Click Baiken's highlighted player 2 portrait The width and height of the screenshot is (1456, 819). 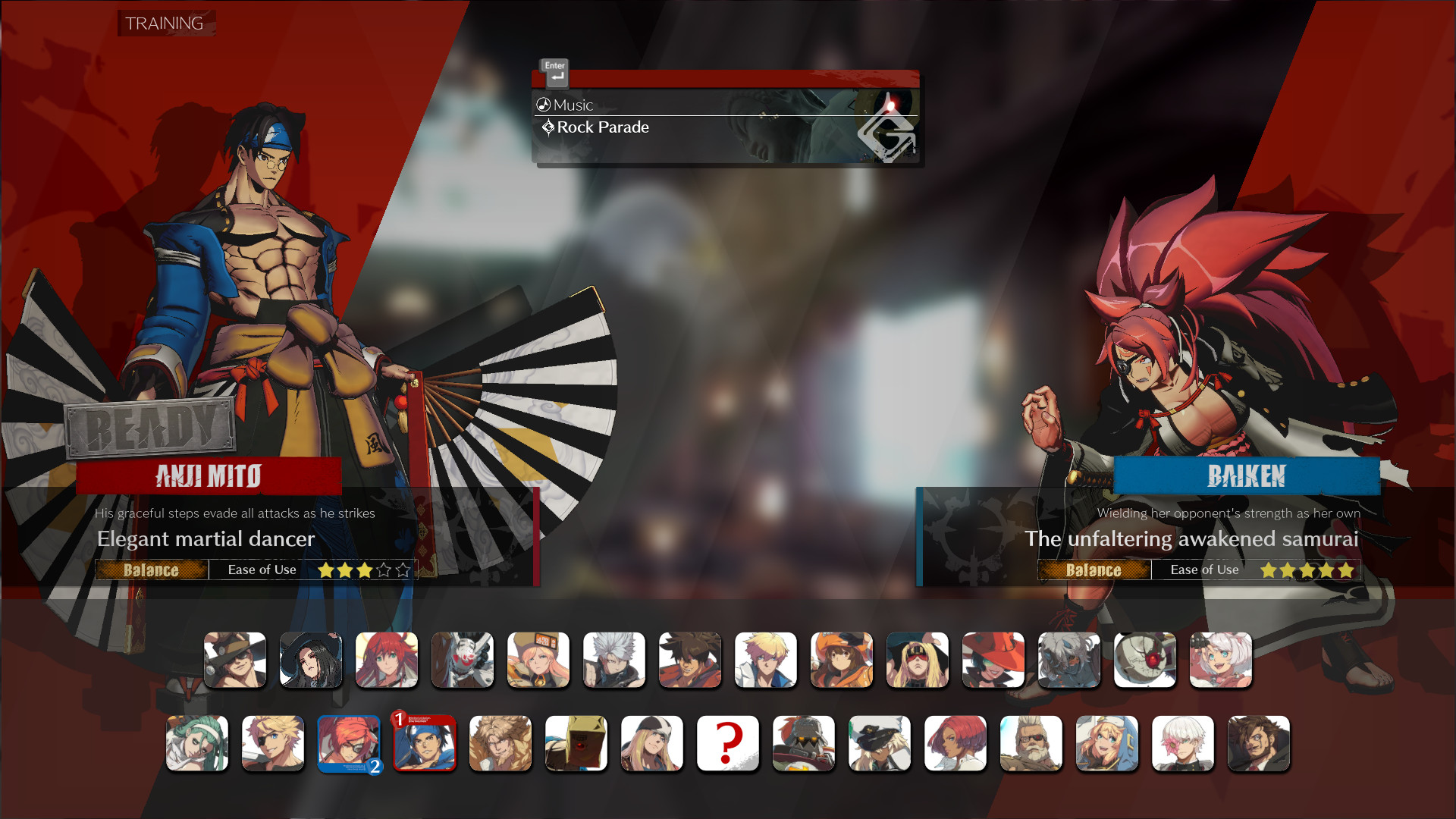coord(349,743)
